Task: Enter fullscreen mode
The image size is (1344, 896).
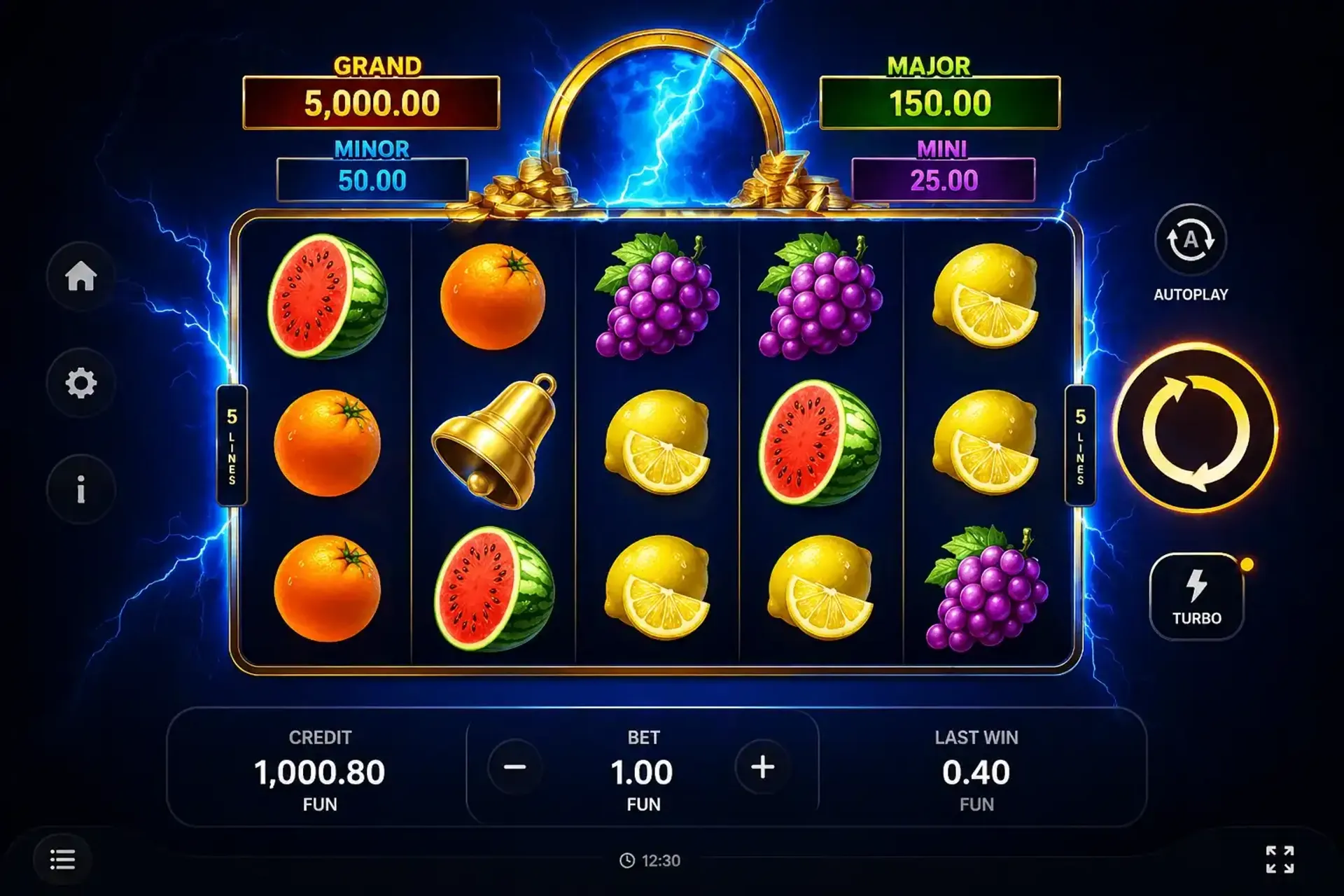Action: [x=1280, y=860]
